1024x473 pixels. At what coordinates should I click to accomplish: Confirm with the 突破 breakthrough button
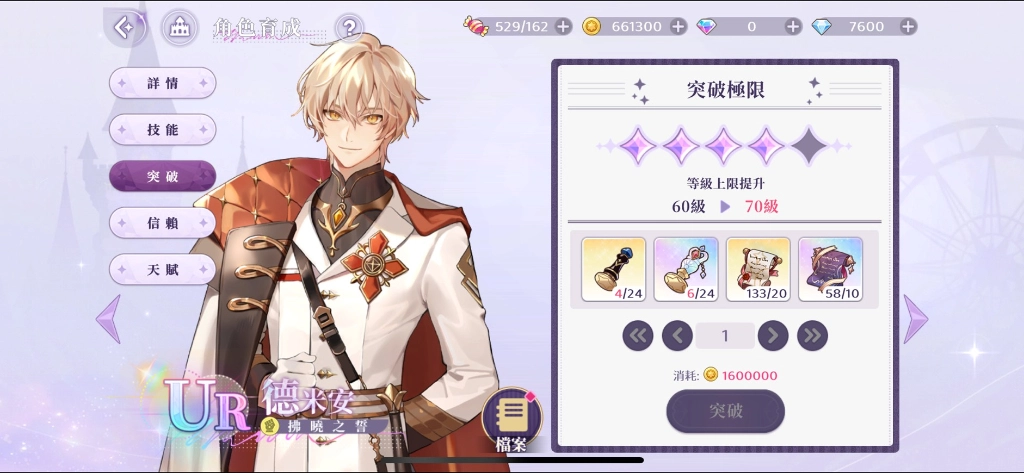click(725, 411)
